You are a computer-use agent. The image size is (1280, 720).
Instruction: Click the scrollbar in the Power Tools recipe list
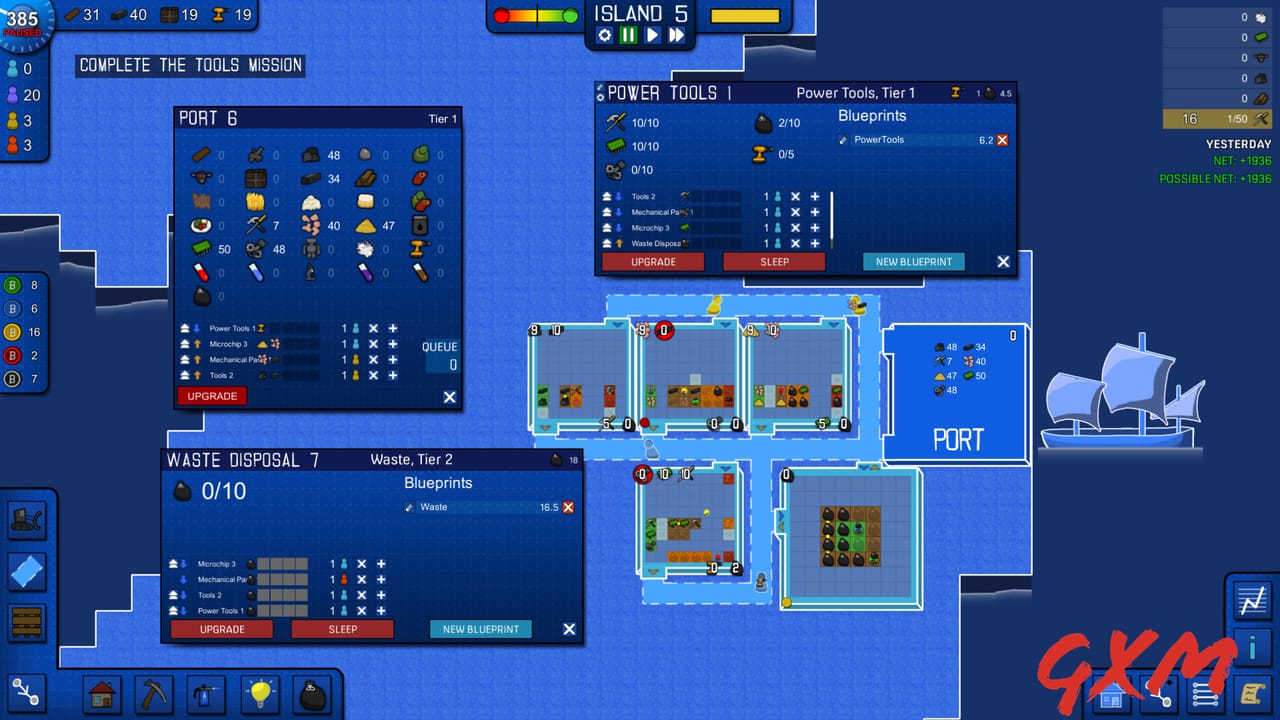point(831,215)
